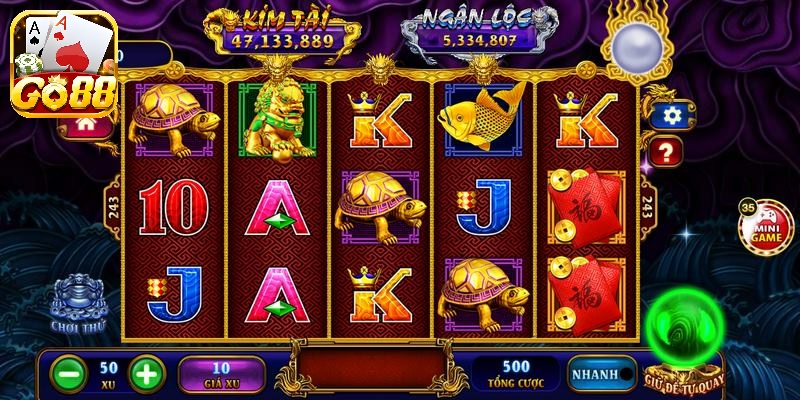The height and width of the screenshot is (400, 800).
Task: Select the Chơi Thử trial mode
Action: [x=80, y=304]
